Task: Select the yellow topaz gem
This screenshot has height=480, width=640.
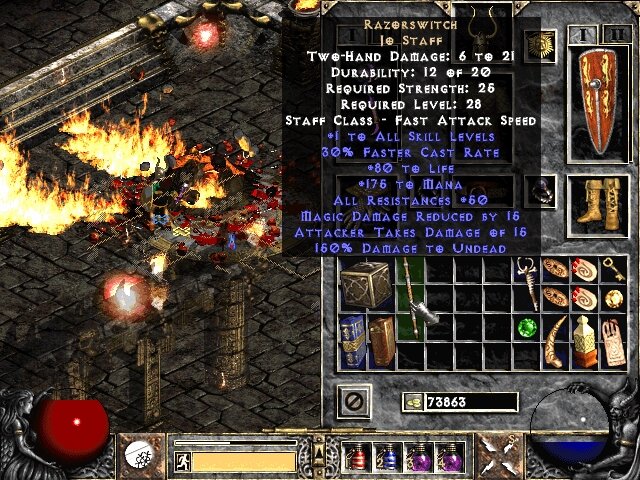Action: pos(614,298)
